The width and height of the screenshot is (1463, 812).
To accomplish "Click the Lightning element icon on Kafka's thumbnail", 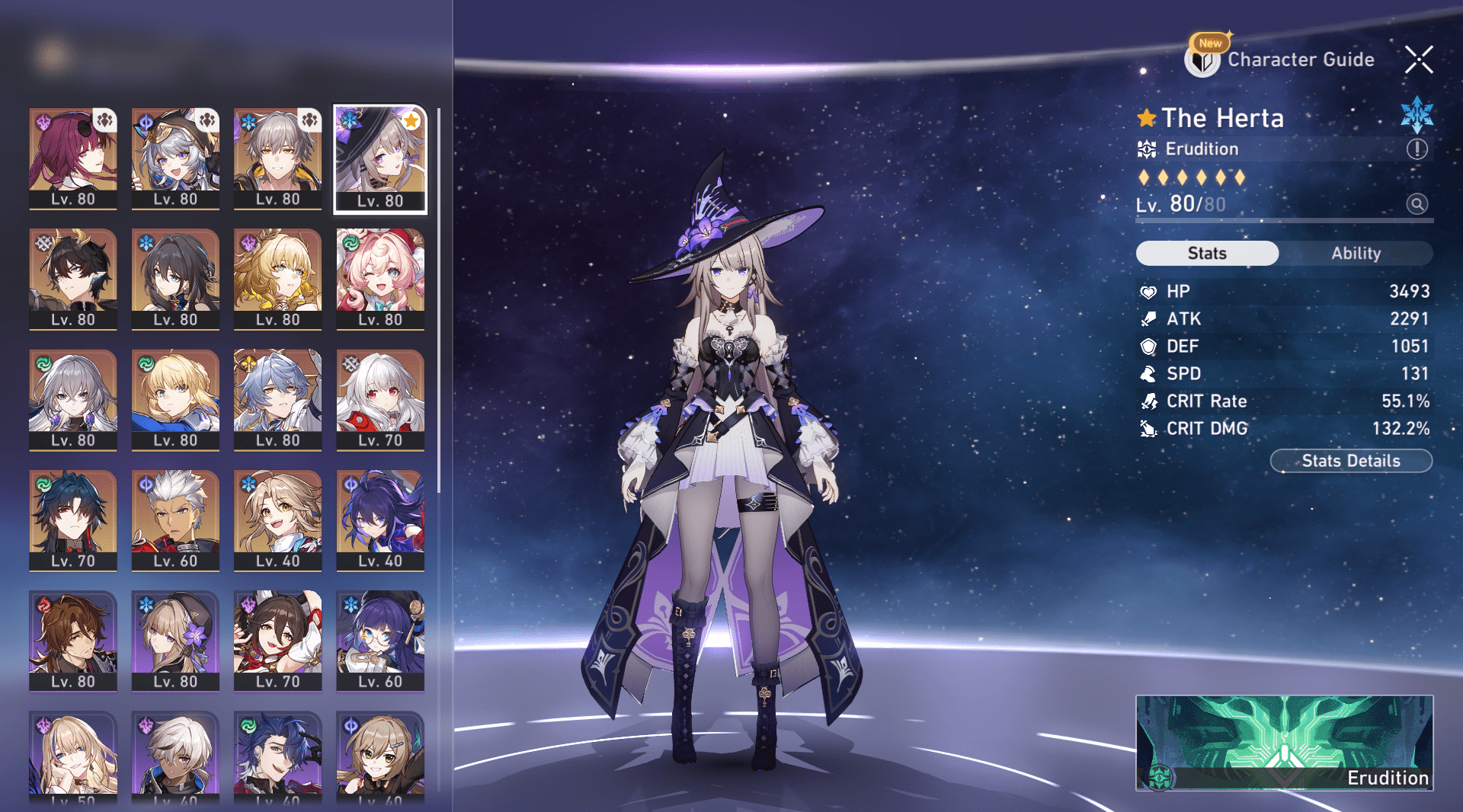I will pos(43,120).
